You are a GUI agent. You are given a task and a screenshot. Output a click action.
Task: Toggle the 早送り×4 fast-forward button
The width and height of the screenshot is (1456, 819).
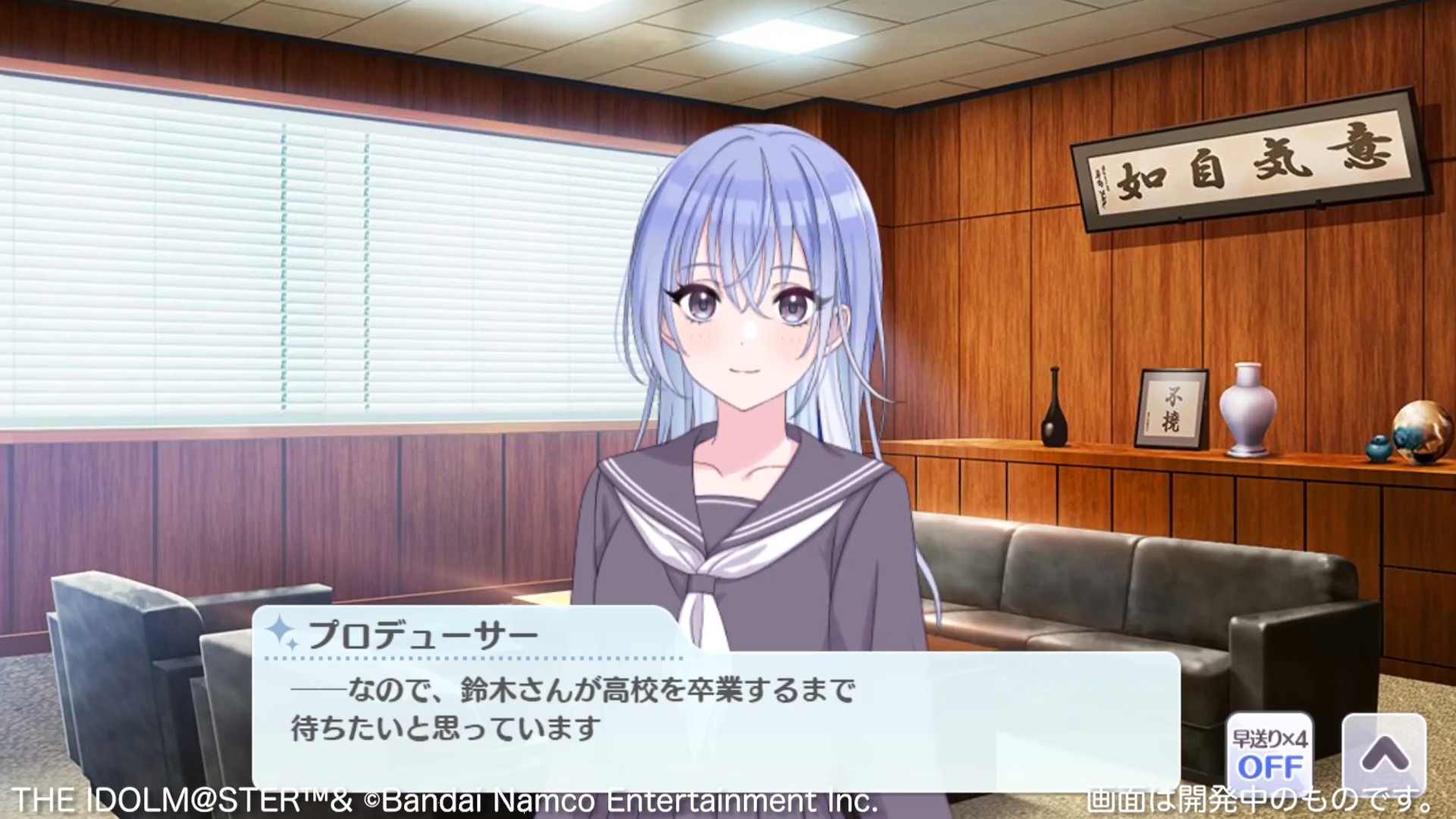coord(1269,754)
